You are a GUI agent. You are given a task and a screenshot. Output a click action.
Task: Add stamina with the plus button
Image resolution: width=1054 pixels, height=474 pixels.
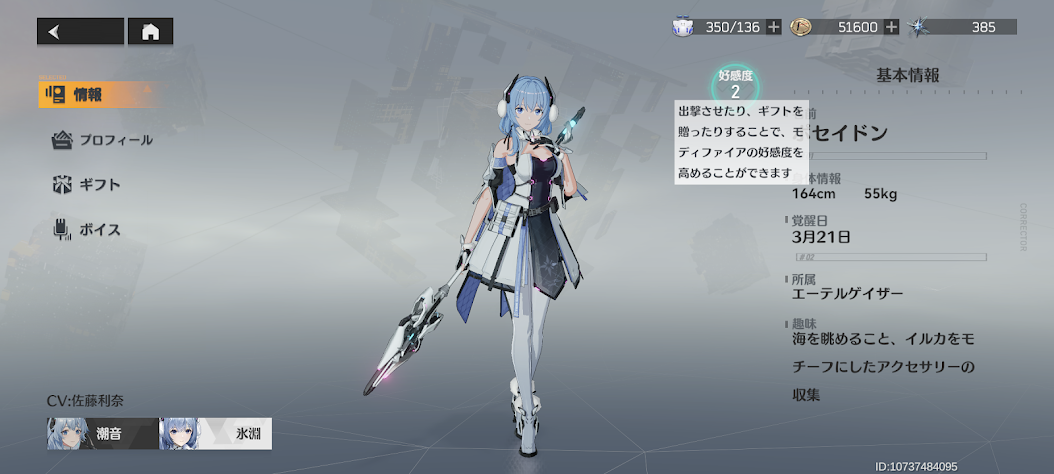click(774, 27)
